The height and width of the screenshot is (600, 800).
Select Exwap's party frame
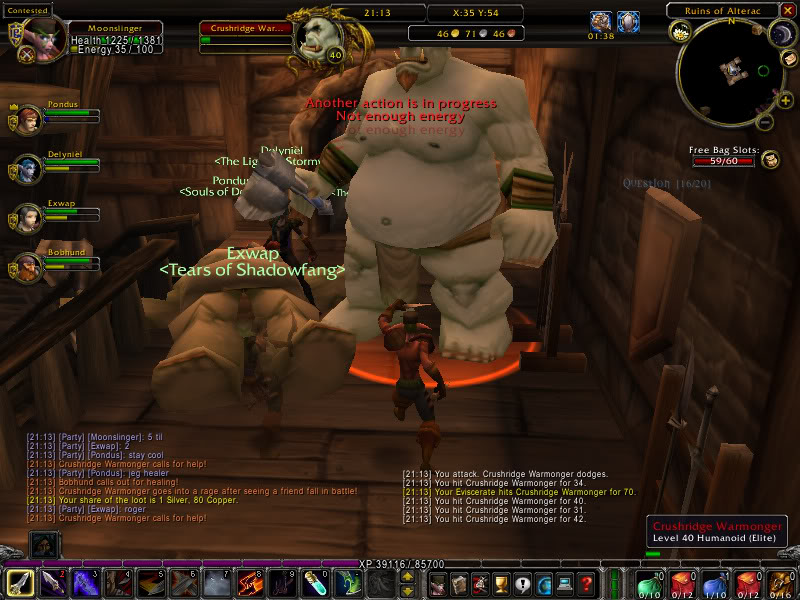click(x=27, y=218)
